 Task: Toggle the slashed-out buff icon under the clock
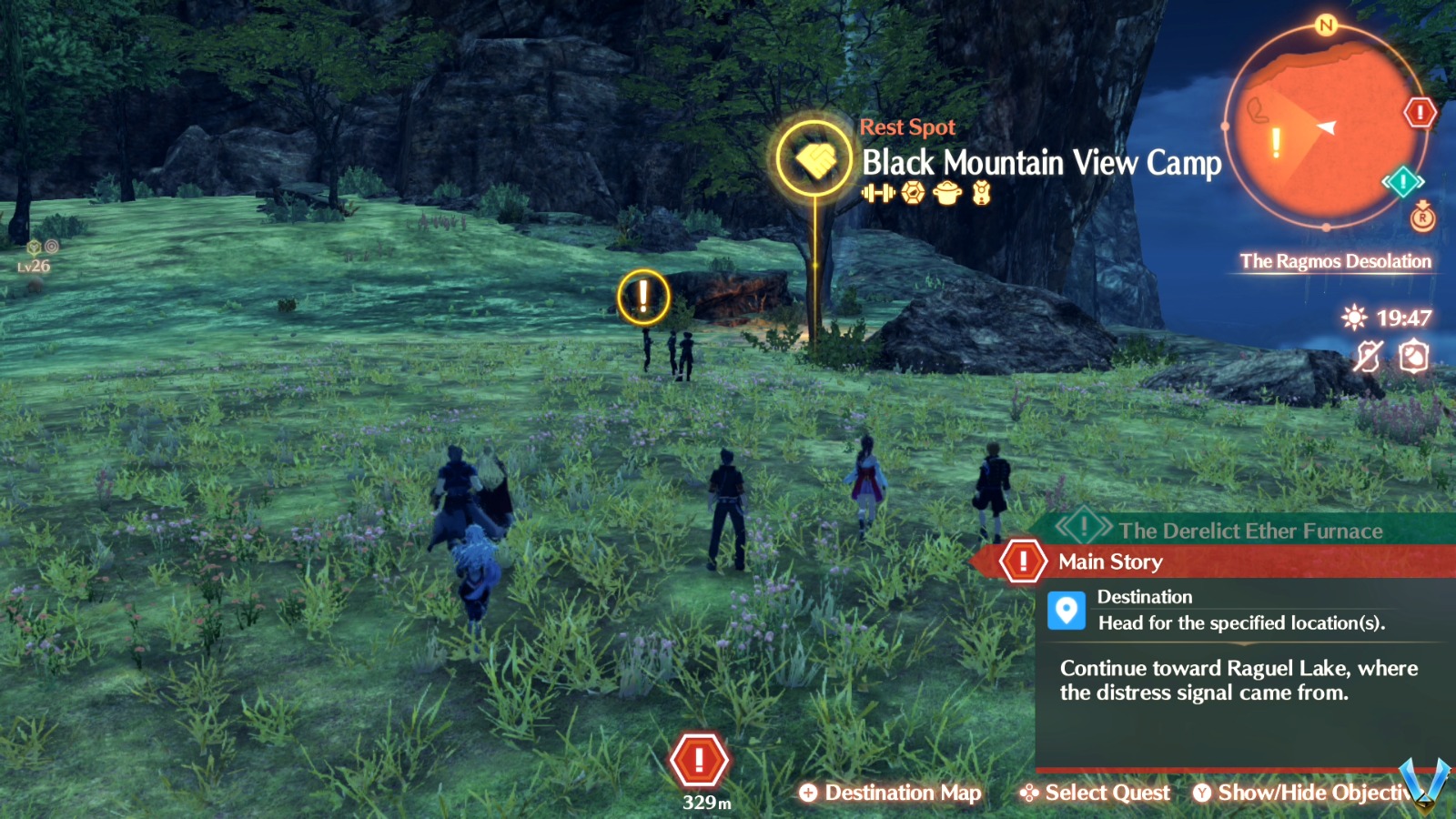point(1367,356)
